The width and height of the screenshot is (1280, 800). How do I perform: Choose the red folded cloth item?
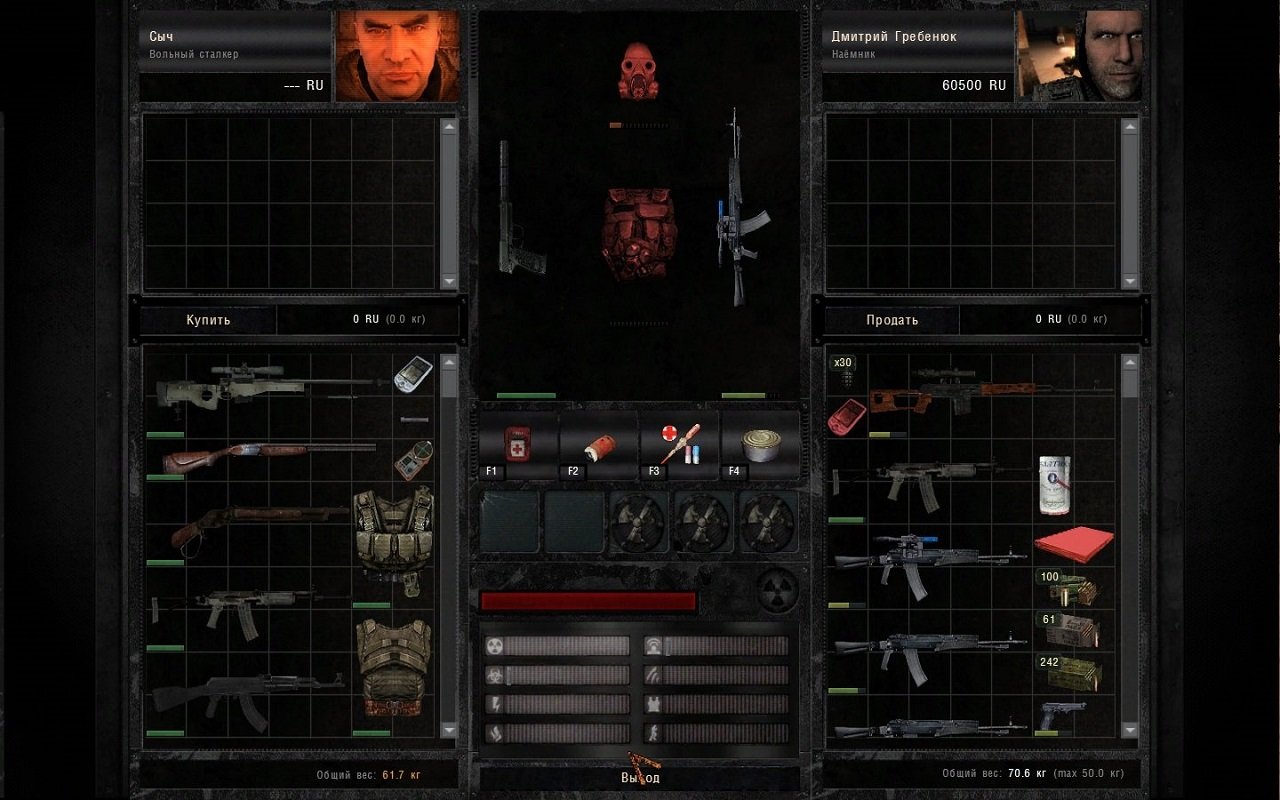coord(1074,544)
